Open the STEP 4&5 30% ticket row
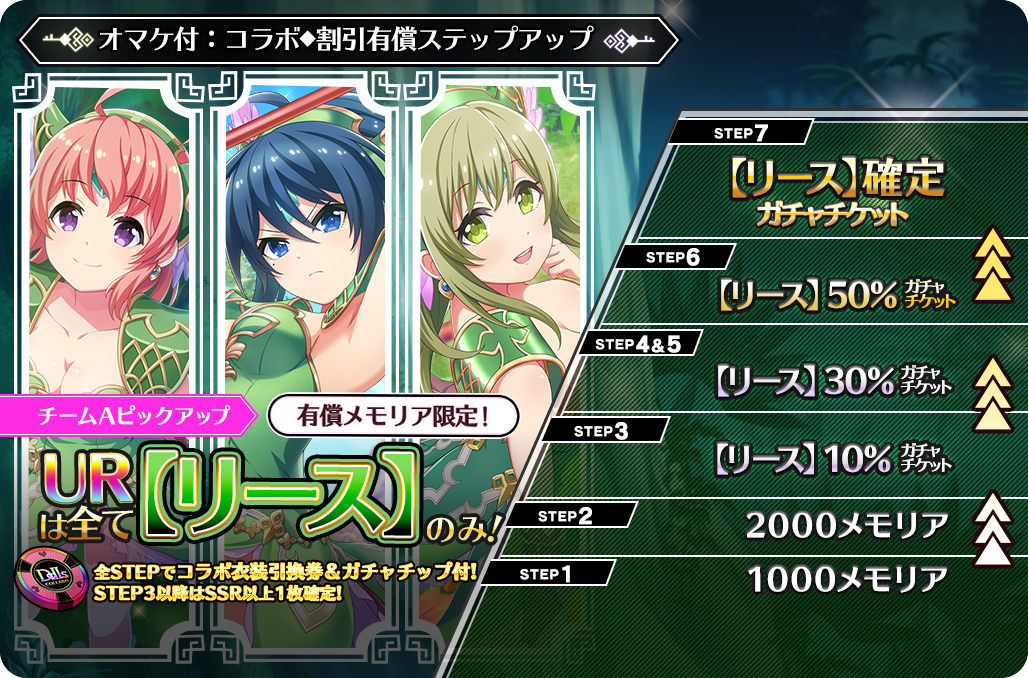The height and width of the screenshot is (678, 1028). (x=833, y=379)
